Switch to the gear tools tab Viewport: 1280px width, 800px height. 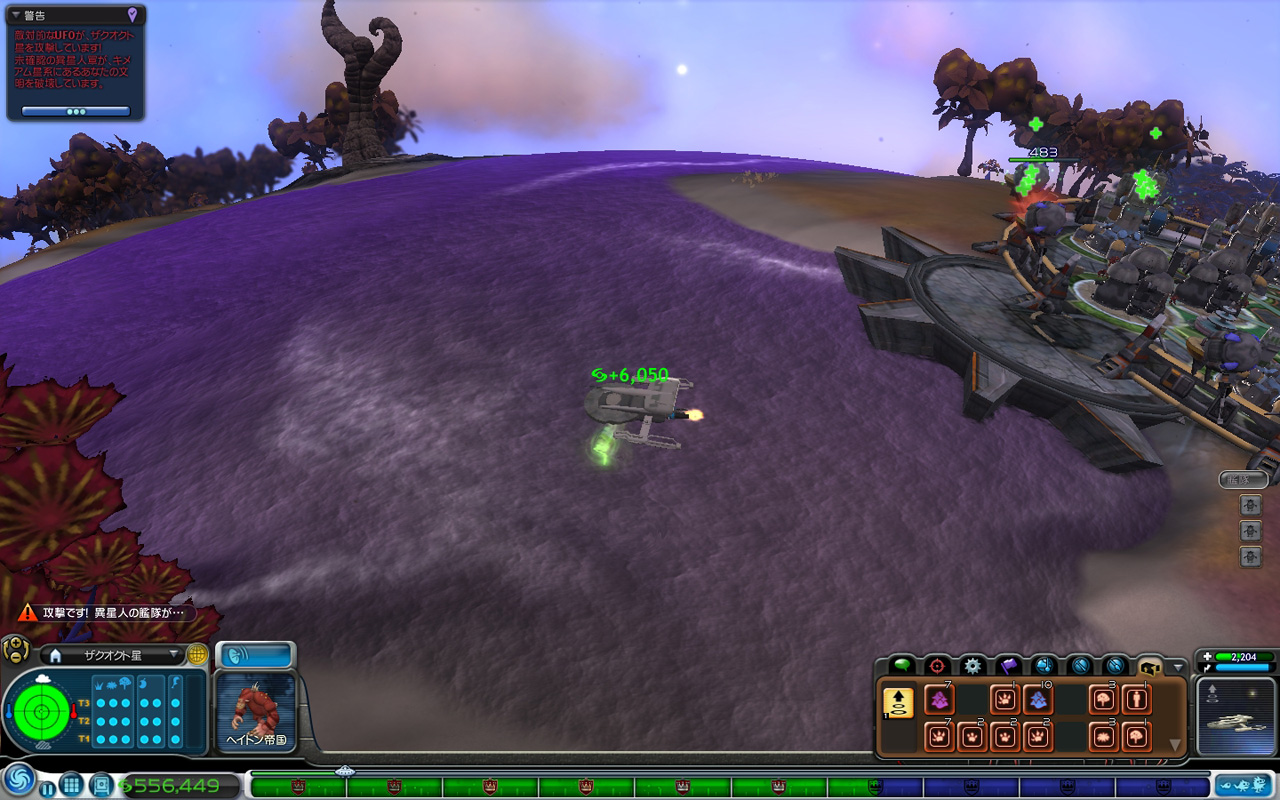(972, 665)
